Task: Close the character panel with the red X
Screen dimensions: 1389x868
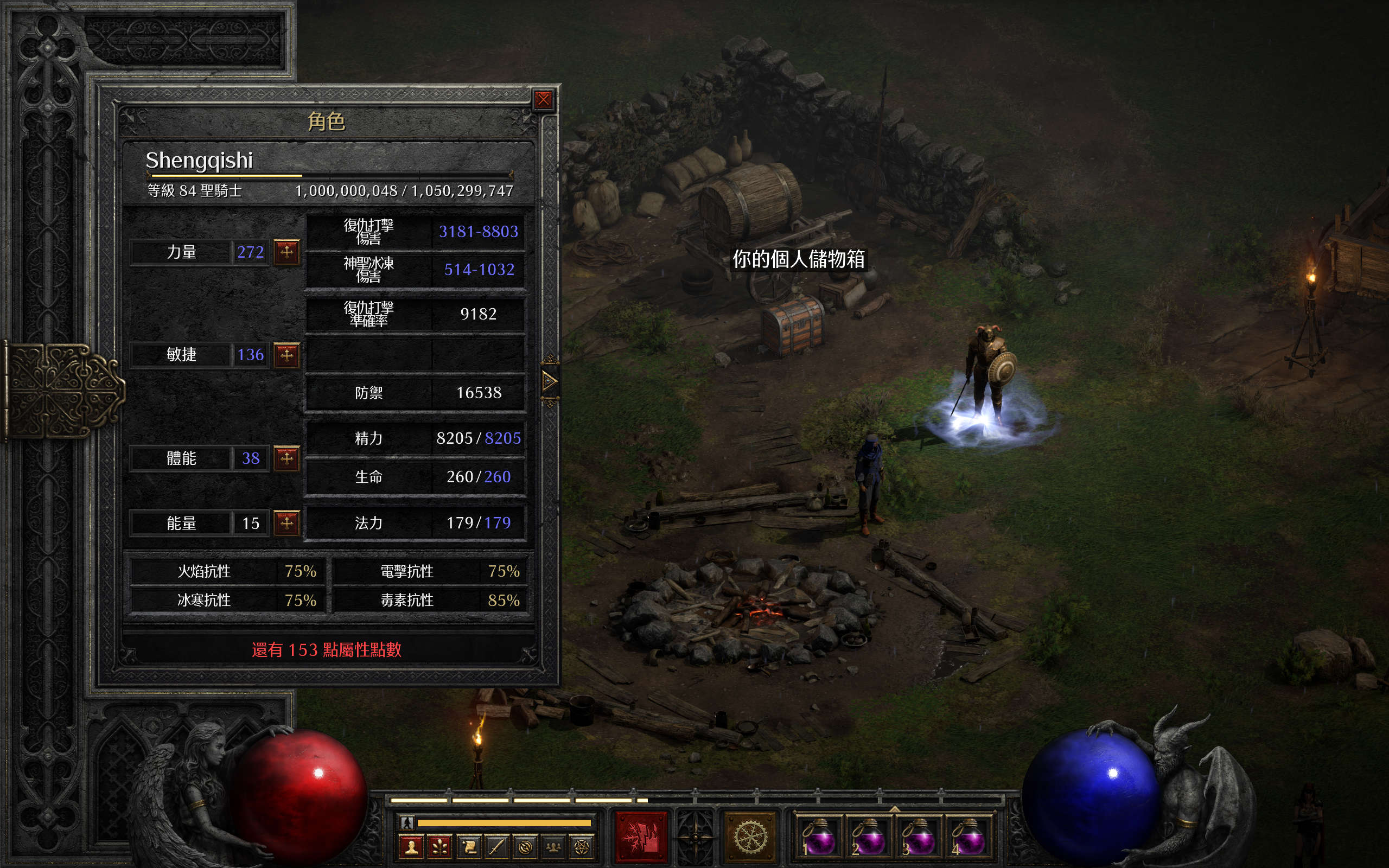Action: (543, 100)
